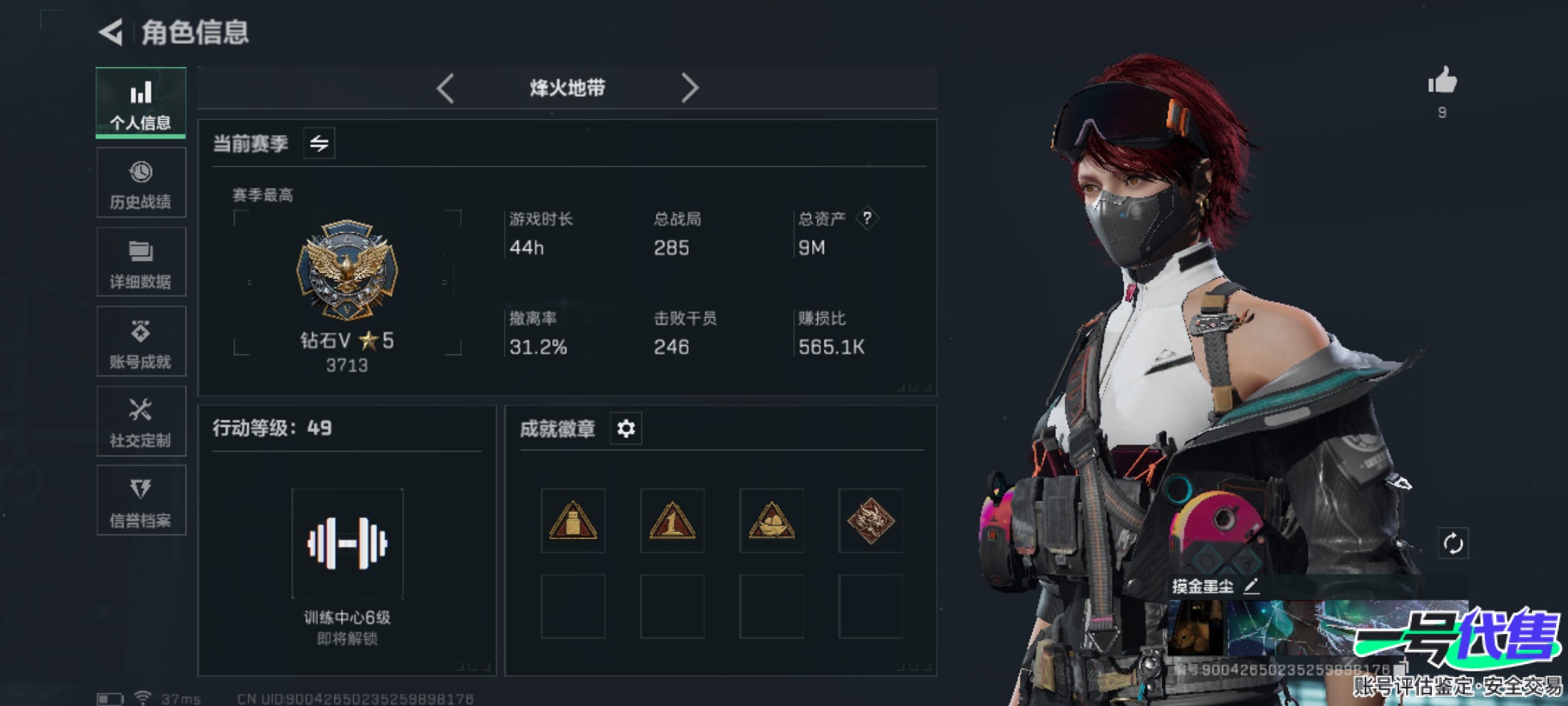Select the triangle badge with number 1
The height and width of the screenshot is (706, 1568).
(x=672, y=521)
